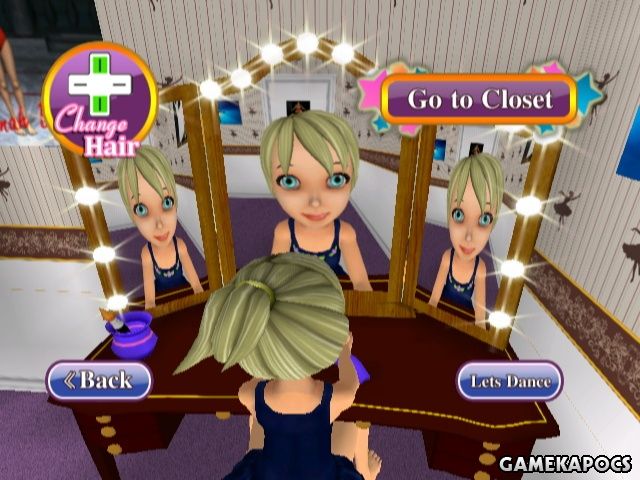This screenshot has height=480, width=640.
Task: Open the Go to Closet button
Action: 479,99
